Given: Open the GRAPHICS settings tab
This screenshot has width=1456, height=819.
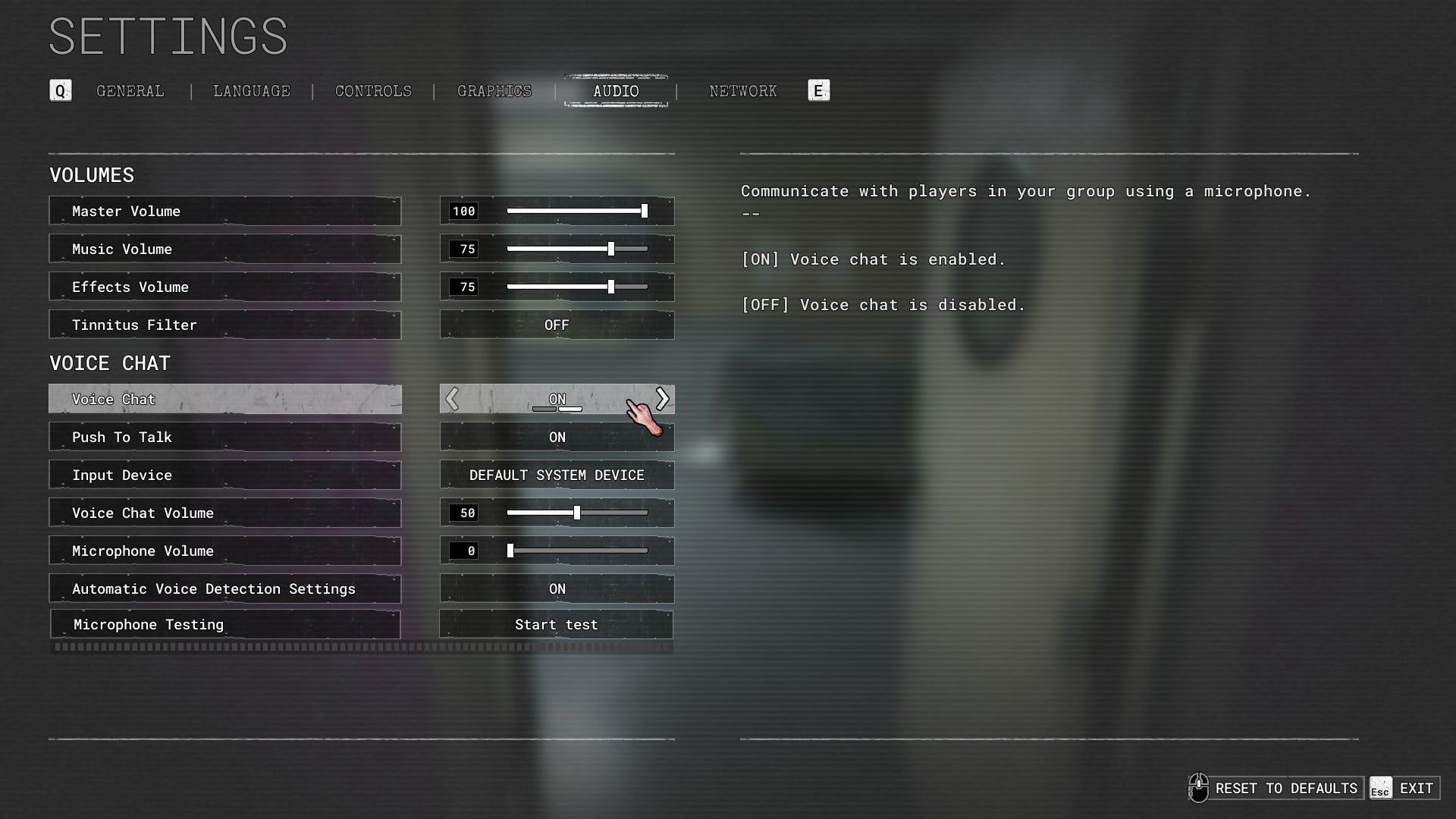Looking at the screenshot, I should click(494, 91).
